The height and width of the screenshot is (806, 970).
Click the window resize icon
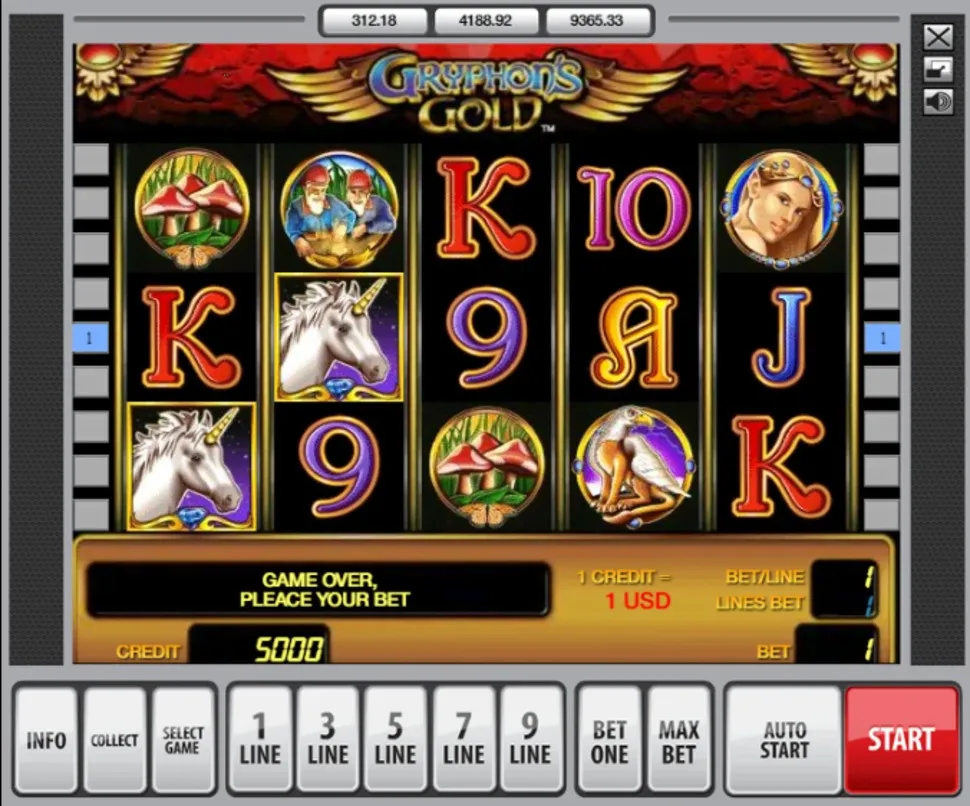[x=938, y=69]
